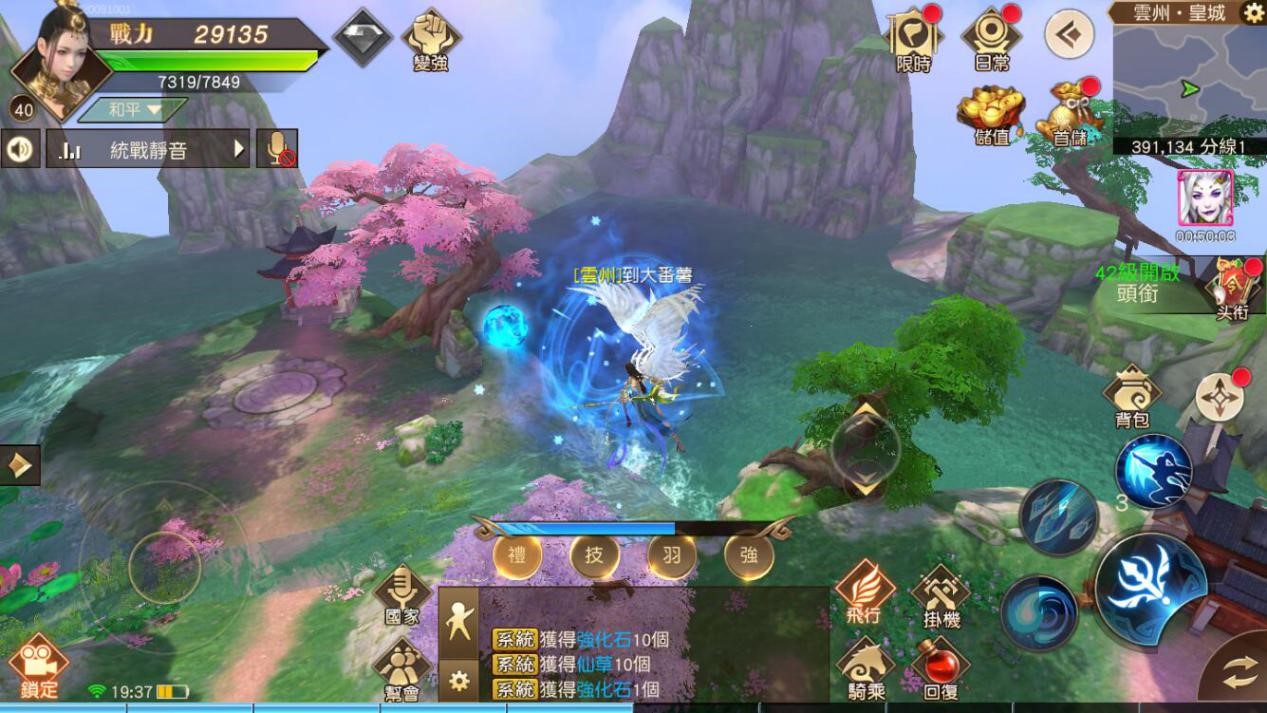Image resolution: width=1267 pixels, height=713 pixels.
Task: Use the 回復 red potion
Action: click(941, 668)
